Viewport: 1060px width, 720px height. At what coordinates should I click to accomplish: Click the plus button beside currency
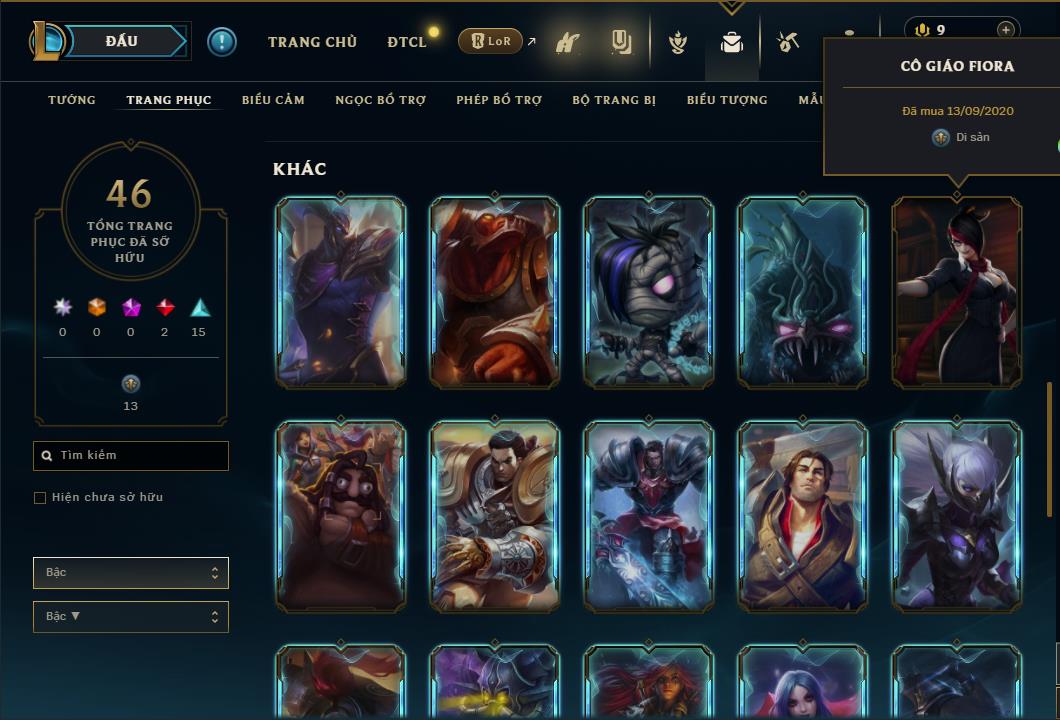1005,30
